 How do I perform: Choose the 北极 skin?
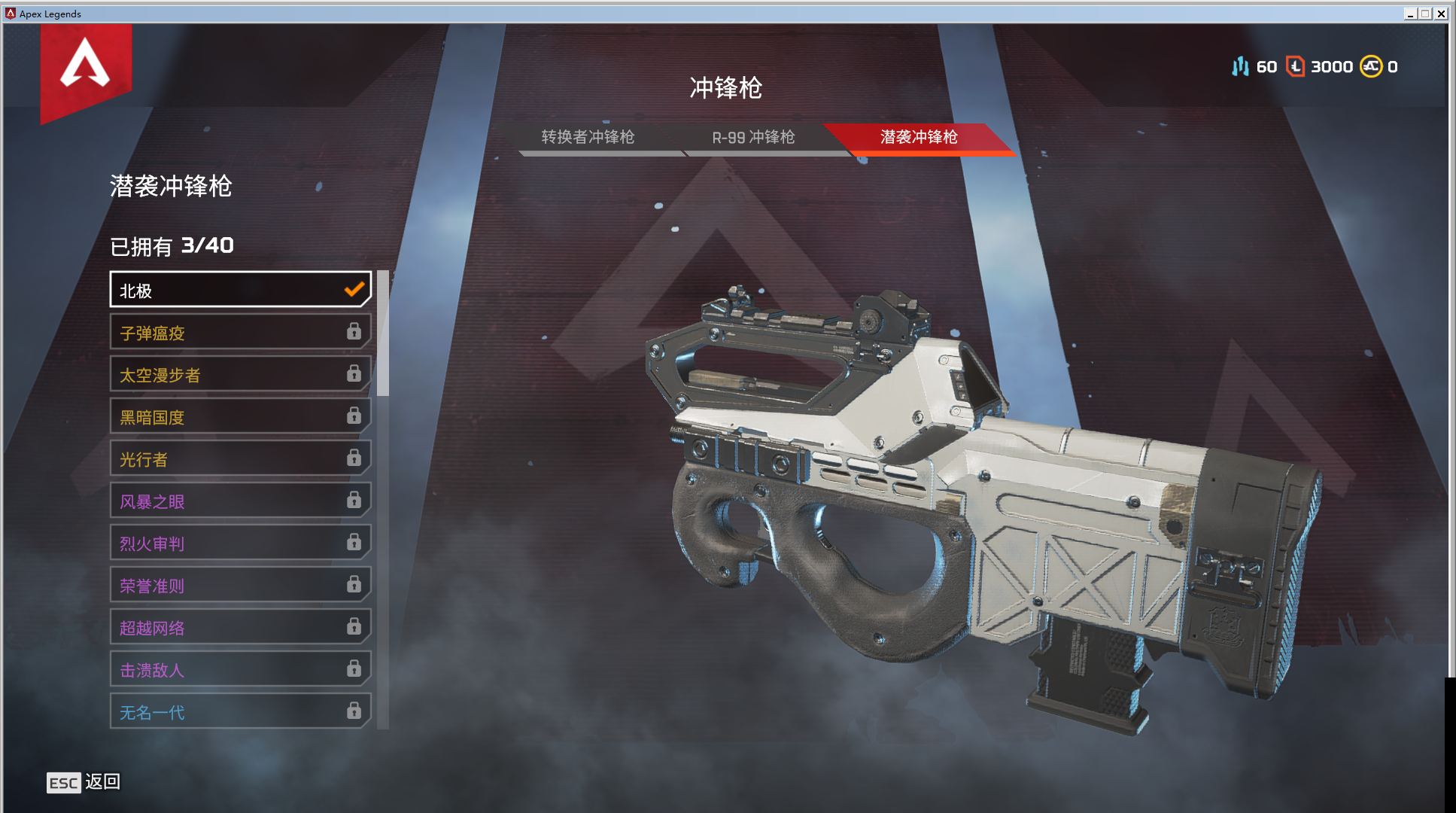click(240, 291)
